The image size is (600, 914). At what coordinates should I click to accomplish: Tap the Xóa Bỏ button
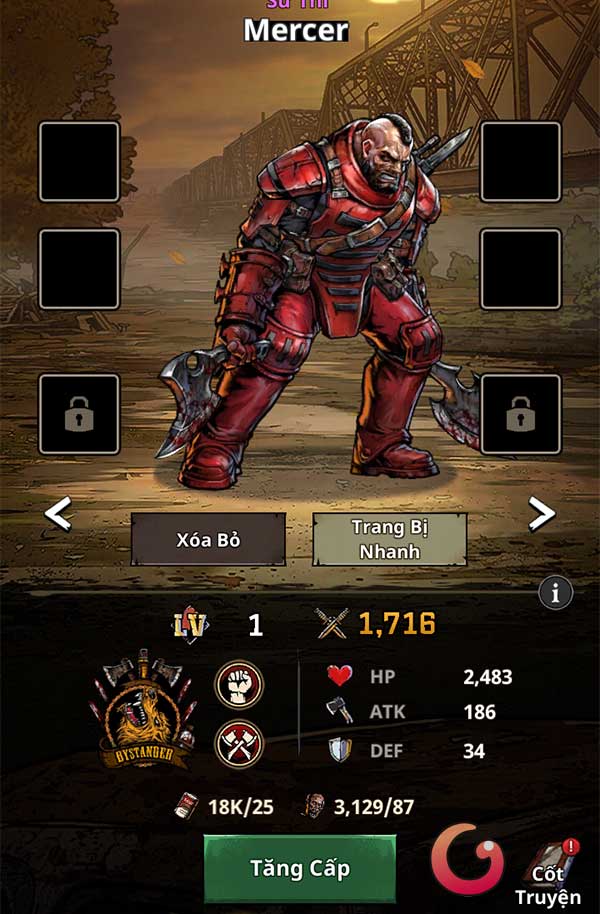click(208, 540)
